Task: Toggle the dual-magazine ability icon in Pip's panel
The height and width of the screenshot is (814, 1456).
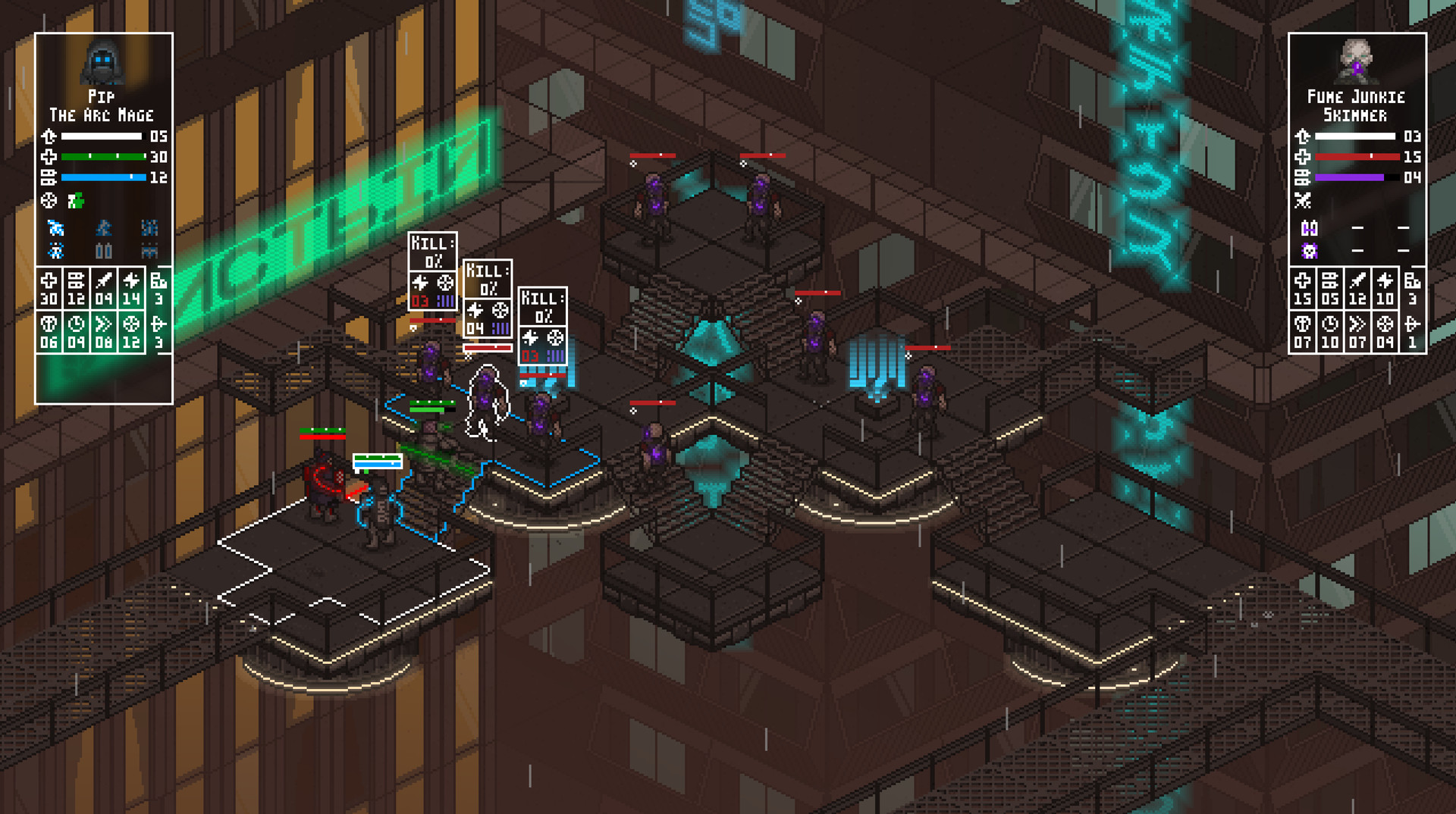Action: tap(104, 250)
